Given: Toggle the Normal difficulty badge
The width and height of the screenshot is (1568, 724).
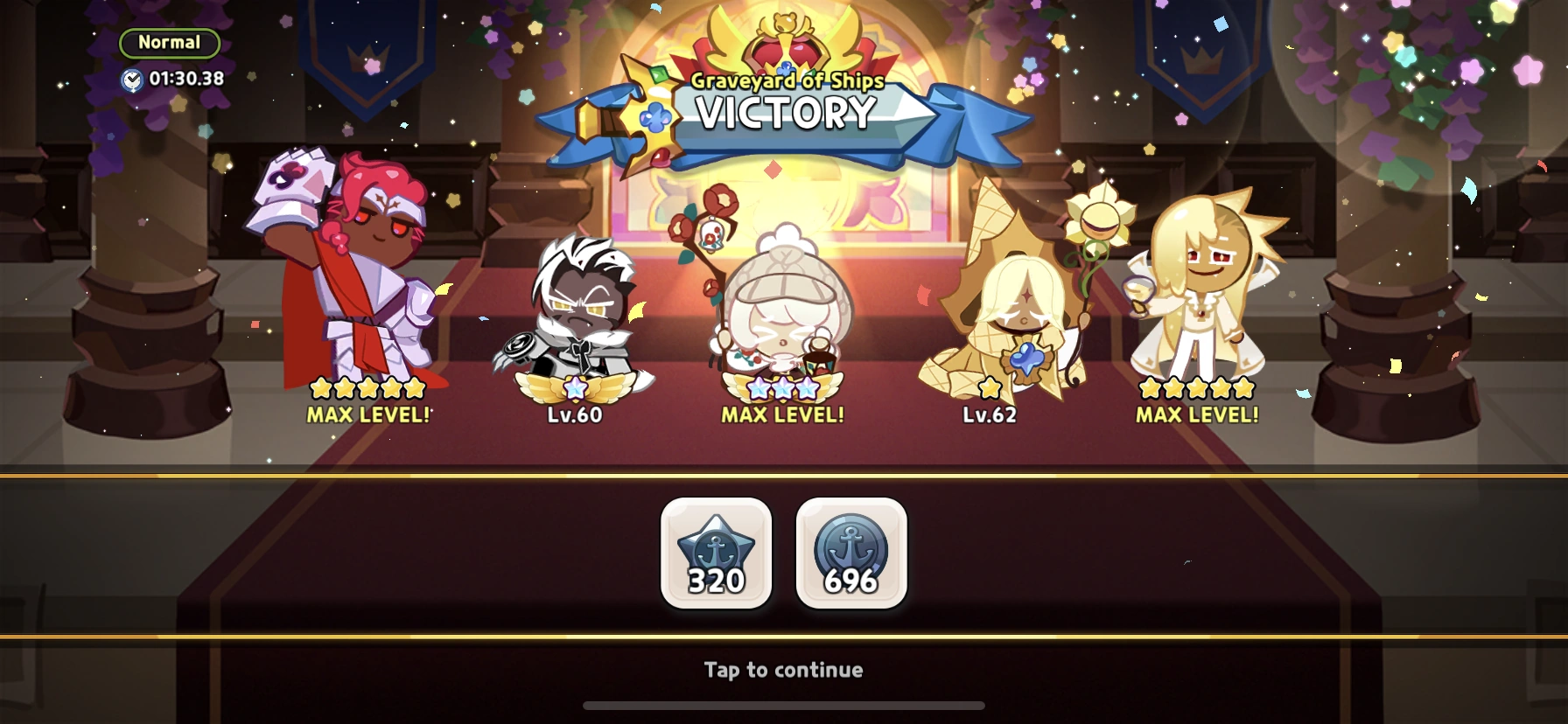Looking at the screenshot, I should click(170, 41).
